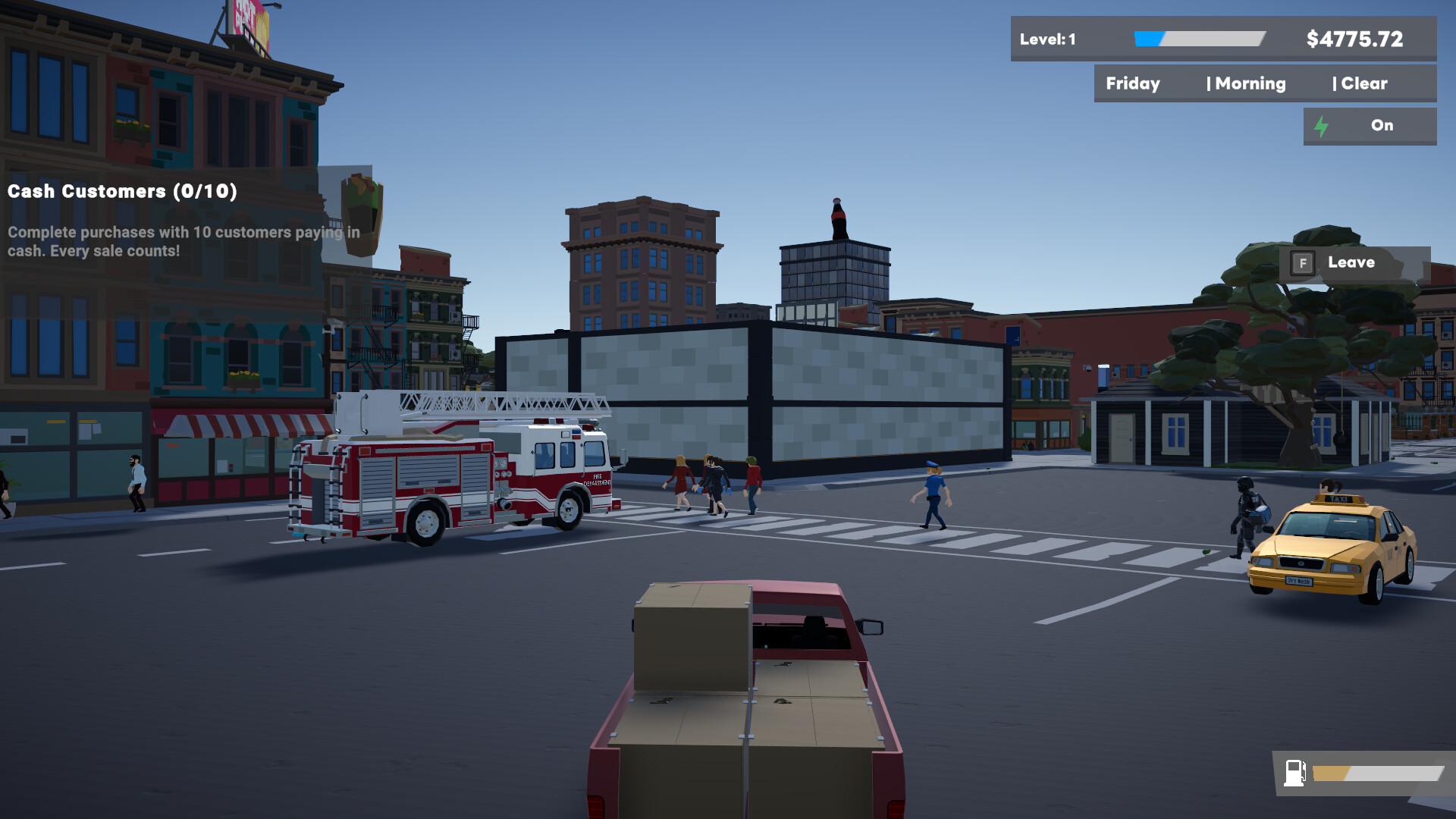
Task: Select the Friday tab in status bar
Action: click(x=1132, y=83)
